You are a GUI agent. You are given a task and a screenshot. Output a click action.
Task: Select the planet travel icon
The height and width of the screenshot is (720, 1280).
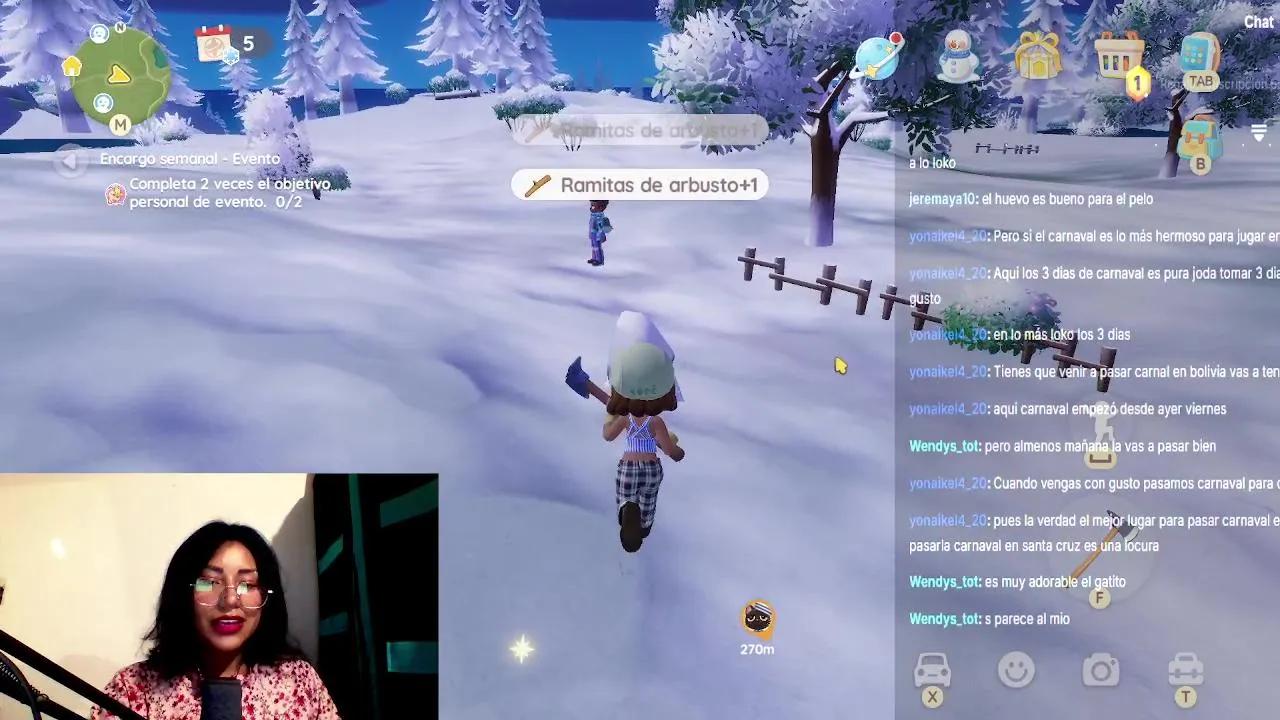tap(878, 60)
